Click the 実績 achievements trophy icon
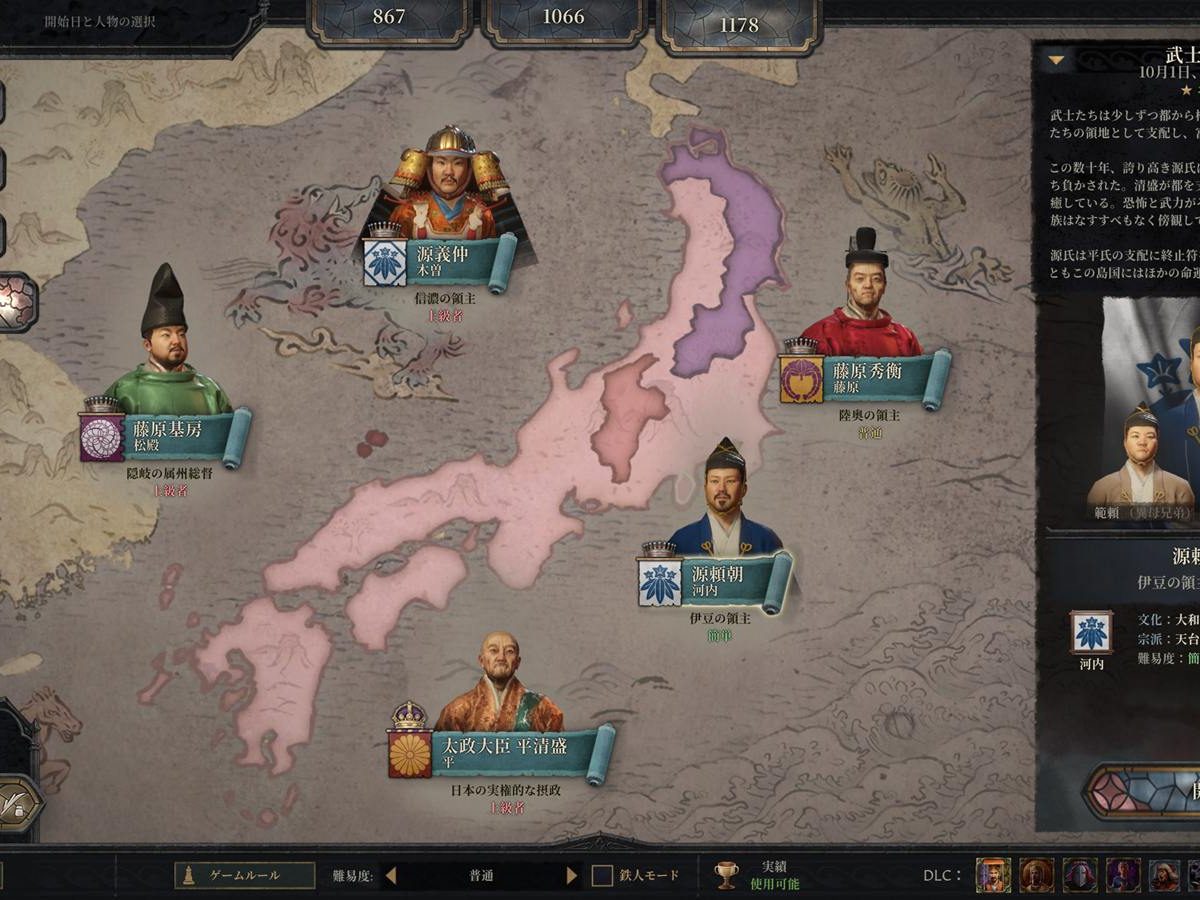This screenshot has height=900, width=1200. coord(727,876)
